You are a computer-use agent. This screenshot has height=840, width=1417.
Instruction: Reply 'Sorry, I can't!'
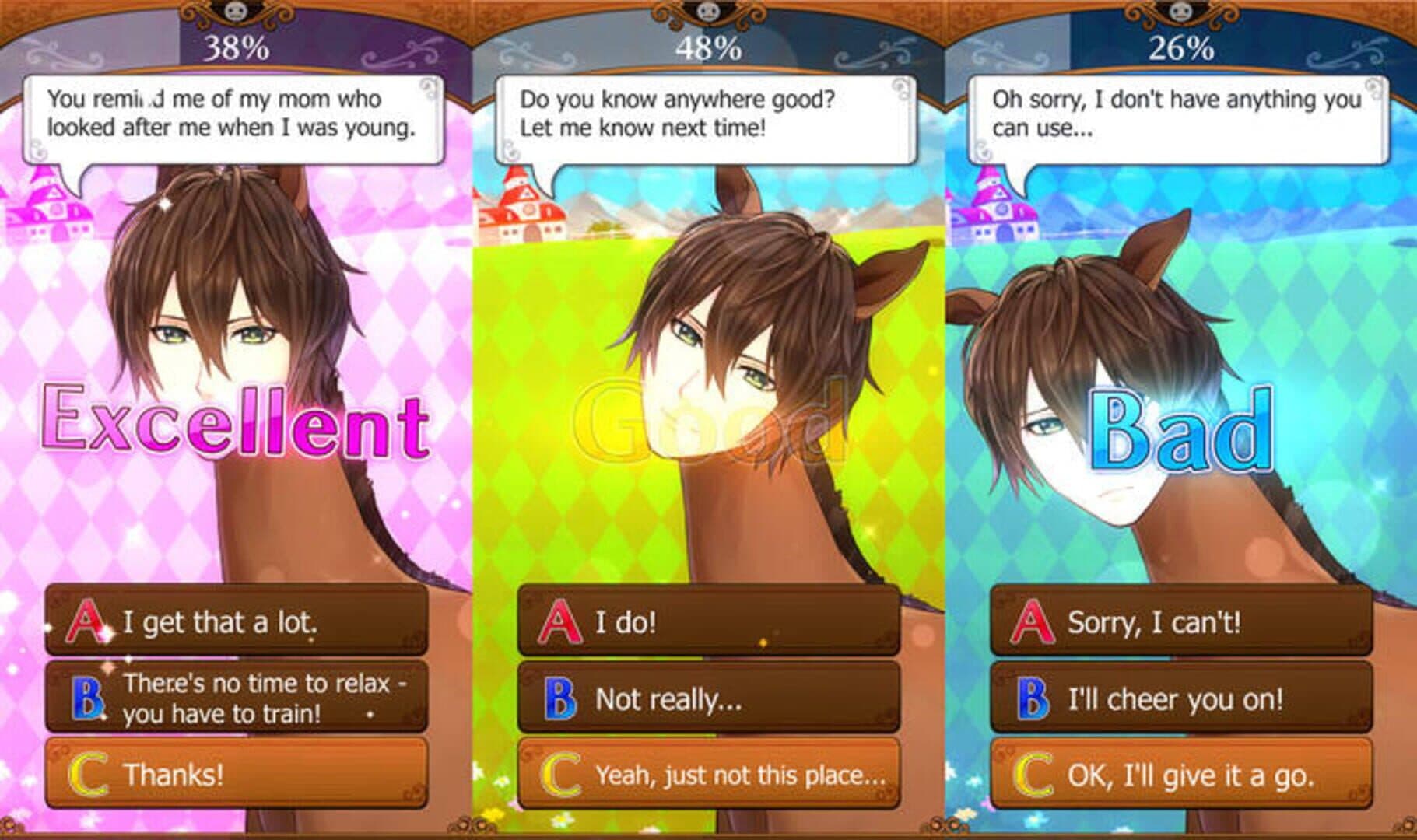[1180, 621]
